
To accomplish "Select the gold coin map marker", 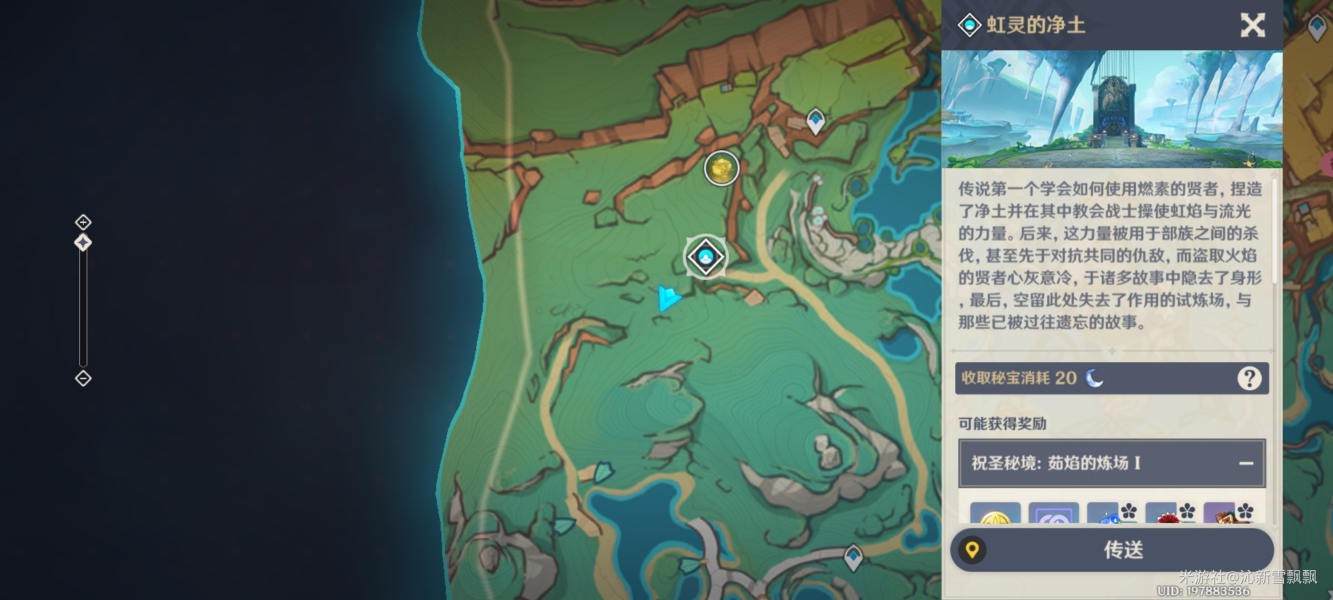I will [x=721, y=169].
